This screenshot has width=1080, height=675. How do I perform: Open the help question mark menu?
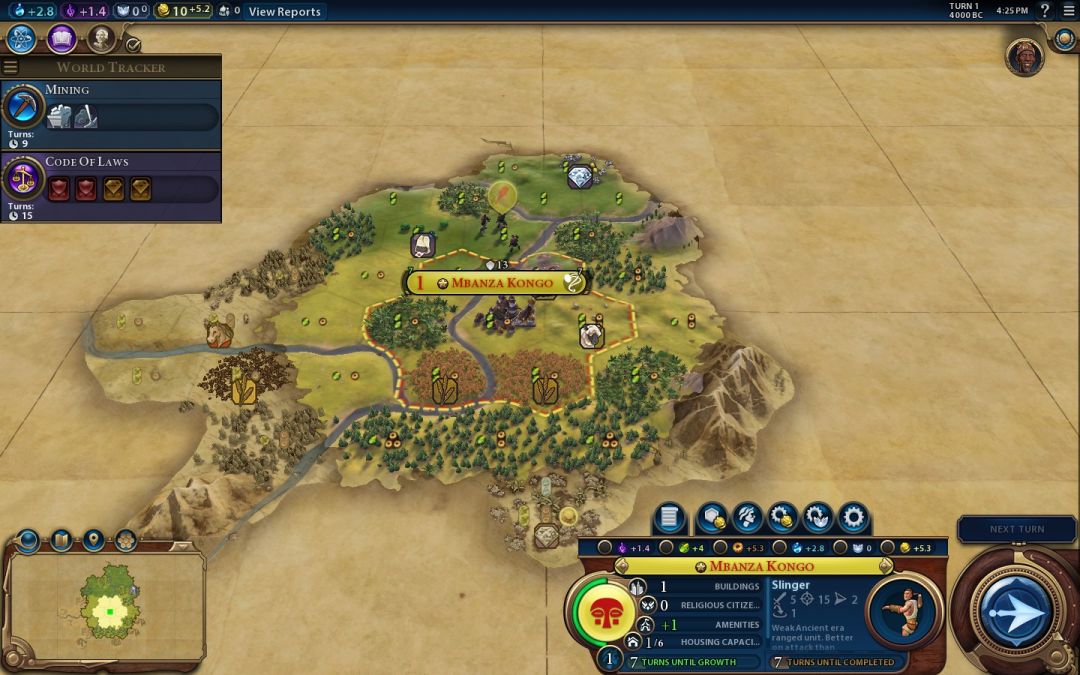pos(1045,11)
